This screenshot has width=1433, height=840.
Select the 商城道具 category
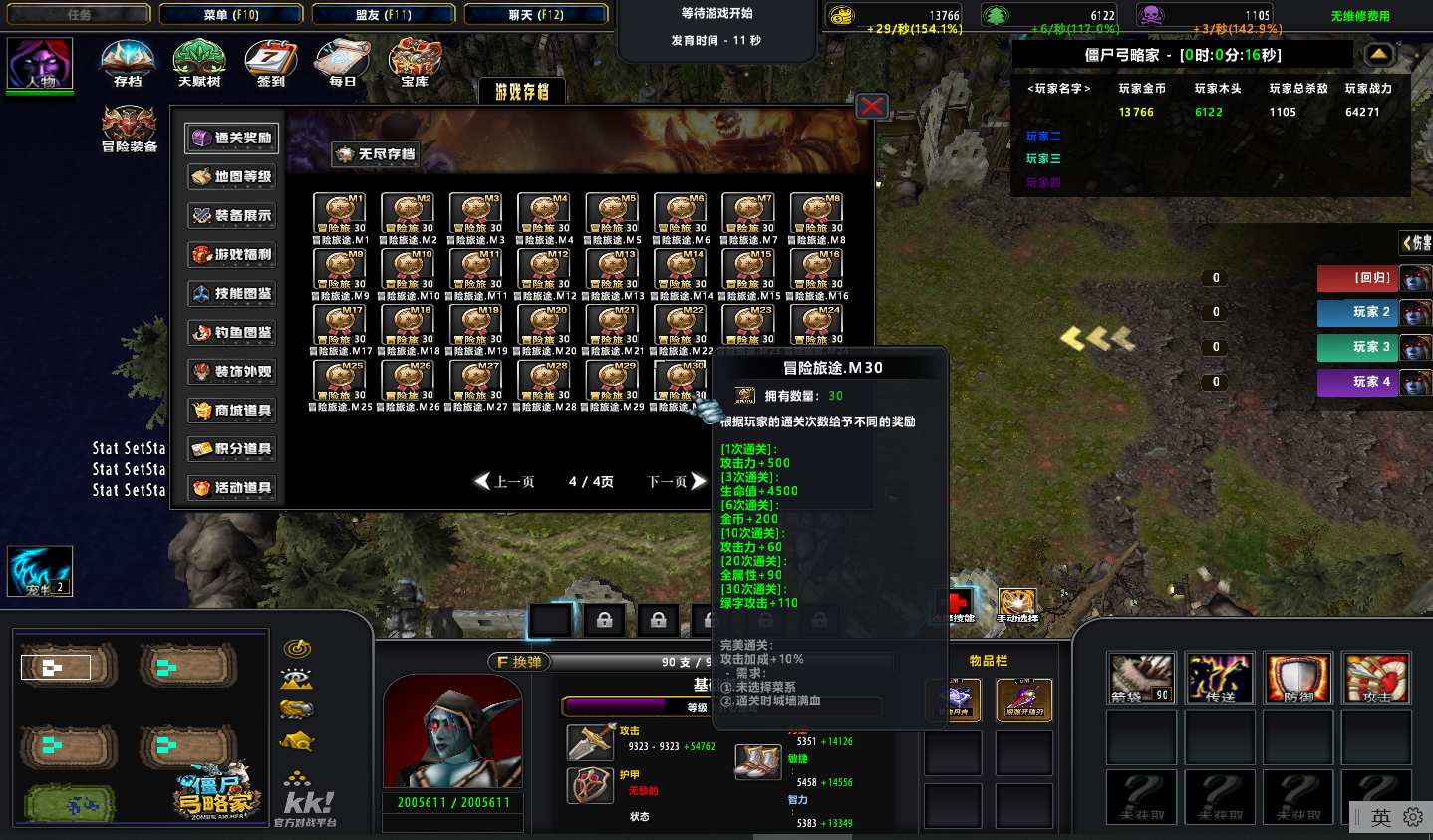[232, 410]
